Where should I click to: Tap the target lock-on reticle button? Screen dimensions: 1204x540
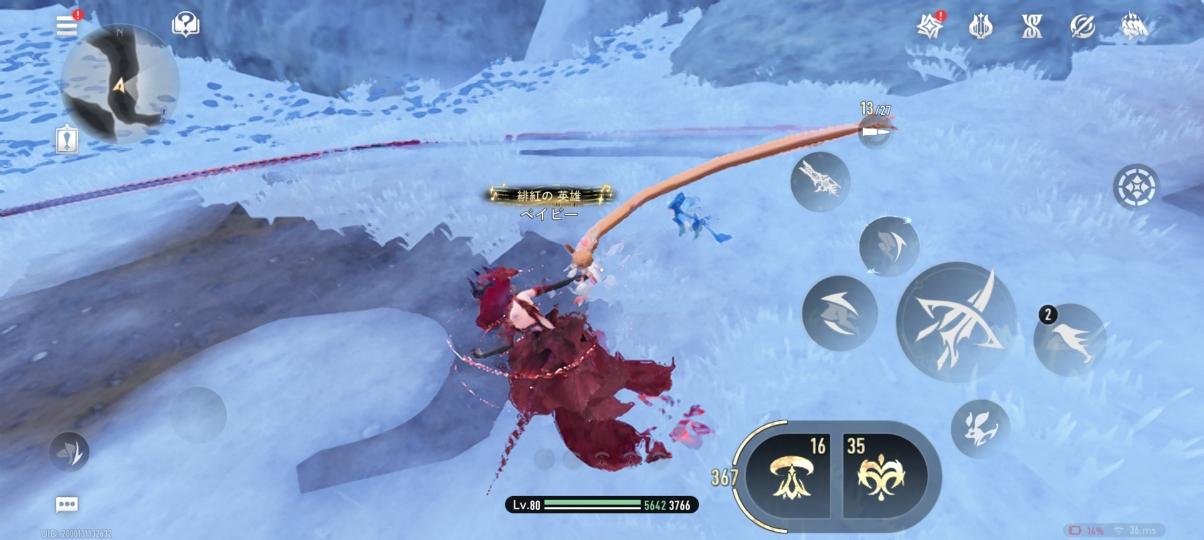pyautogui.click(x=1136, y=186)
